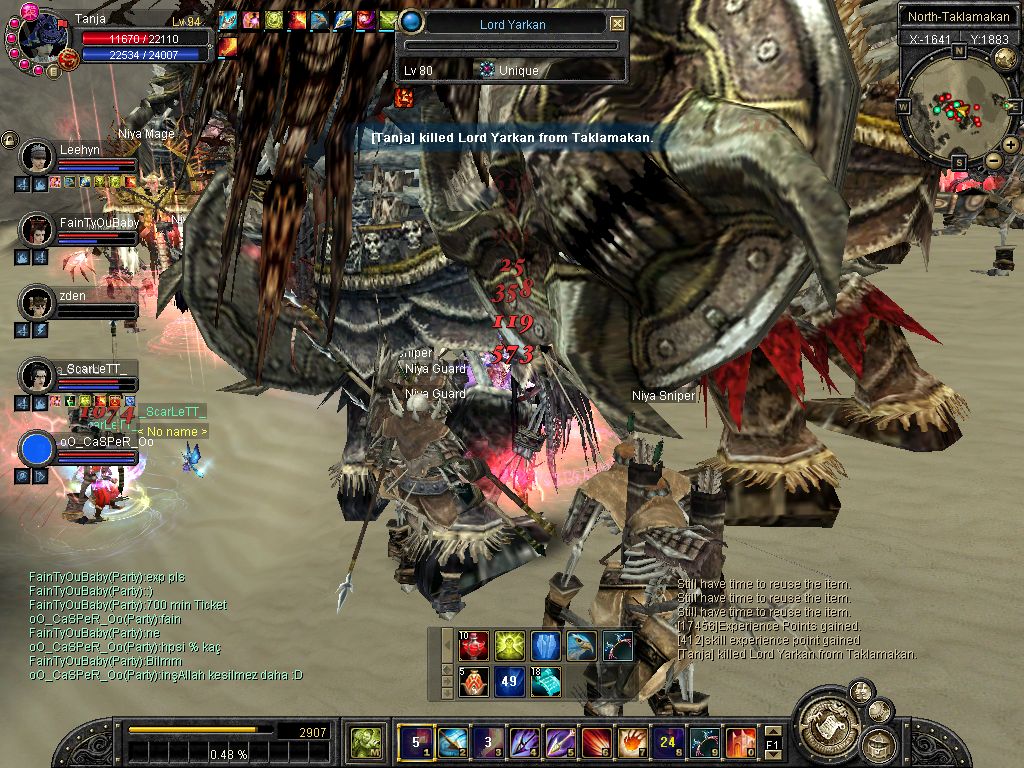The width and height of the screenshot is (1024, 768).
Task: Activate the arrow skill in slot 4
Action: click(x=523, y=742)
